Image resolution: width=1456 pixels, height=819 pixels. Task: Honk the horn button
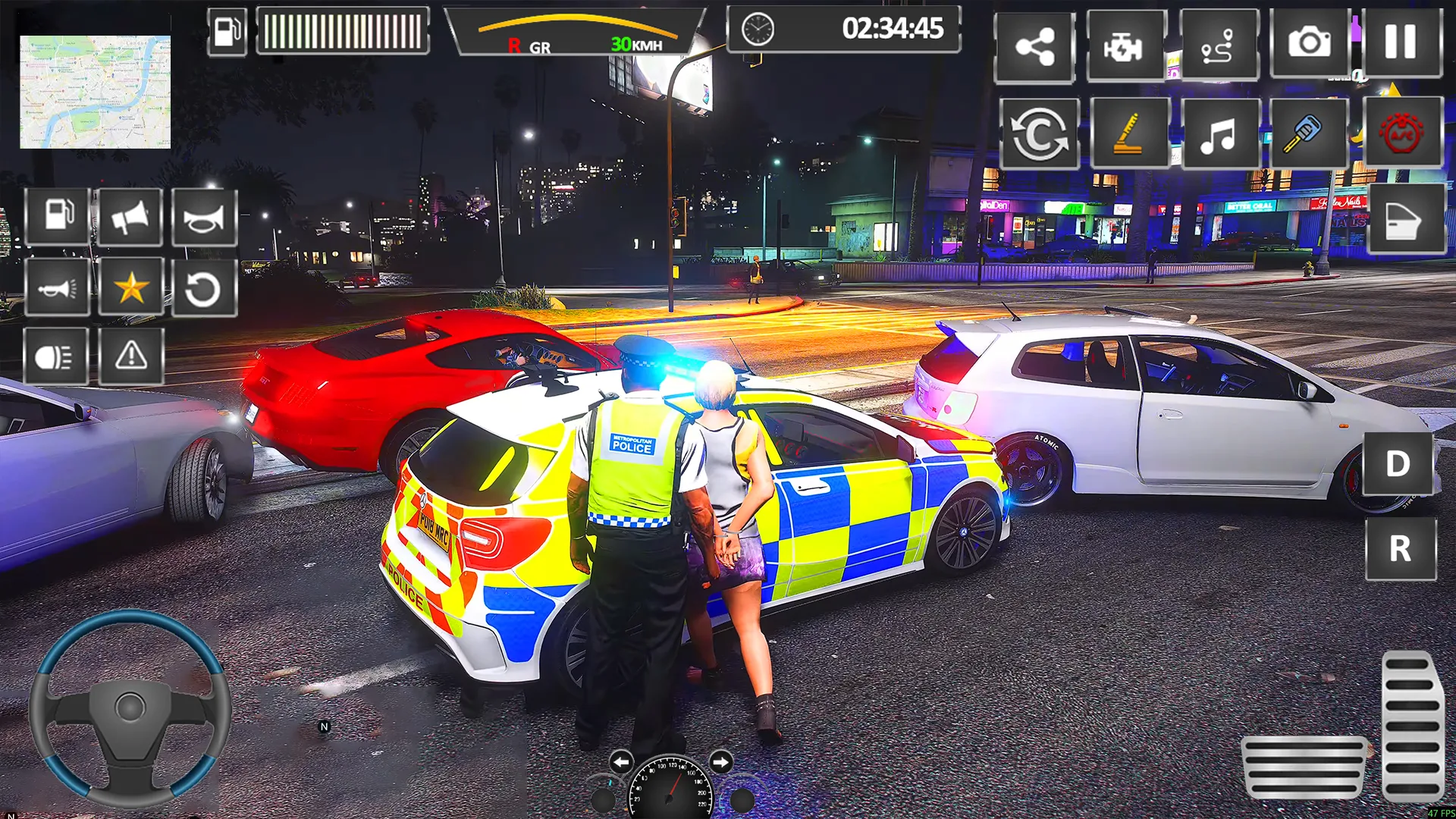click(204, 218)
